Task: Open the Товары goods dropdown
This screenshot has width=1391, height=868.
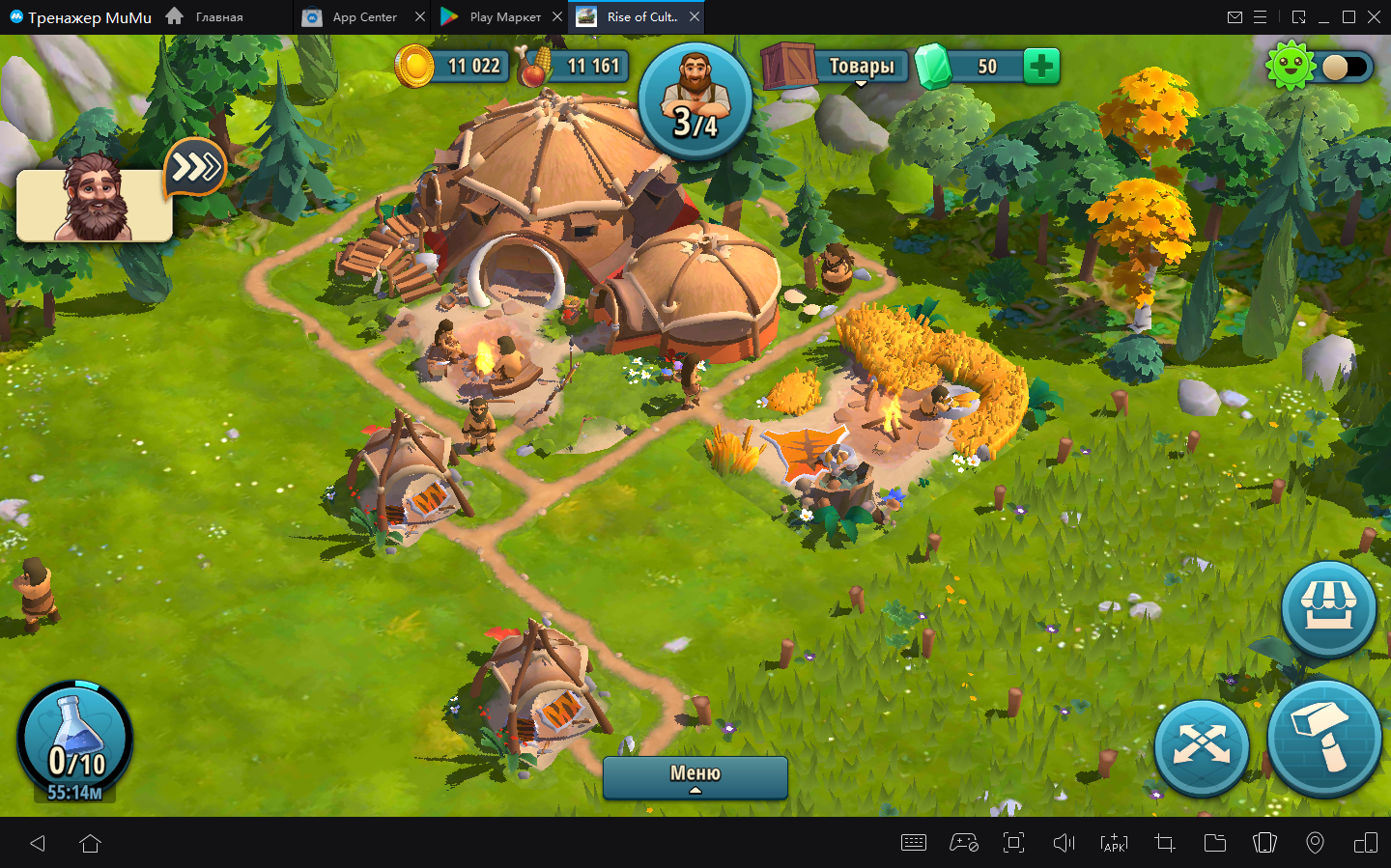Action: pos(860,67)
